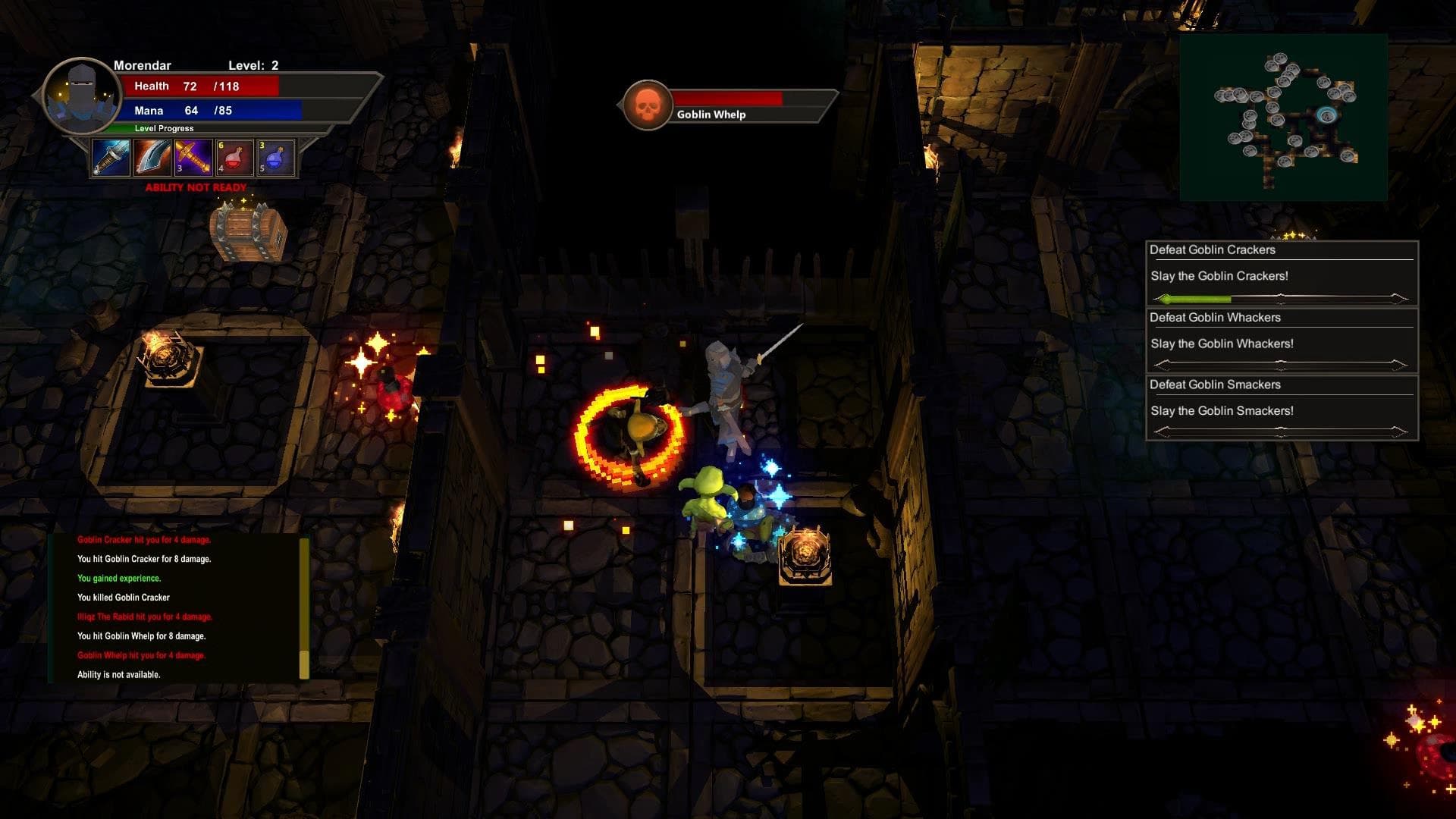Select the Defeat Goblin Crackers quest
Screen dimensions: 1456x819
click(1281, 273)
